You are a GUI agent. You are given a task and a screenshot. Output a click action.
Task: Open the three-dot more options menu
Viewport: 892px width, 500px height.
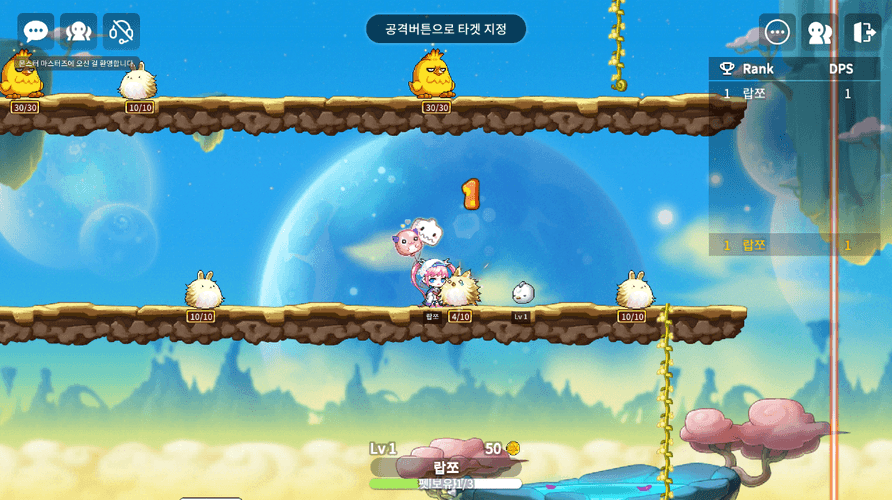(x=777, y=32)
